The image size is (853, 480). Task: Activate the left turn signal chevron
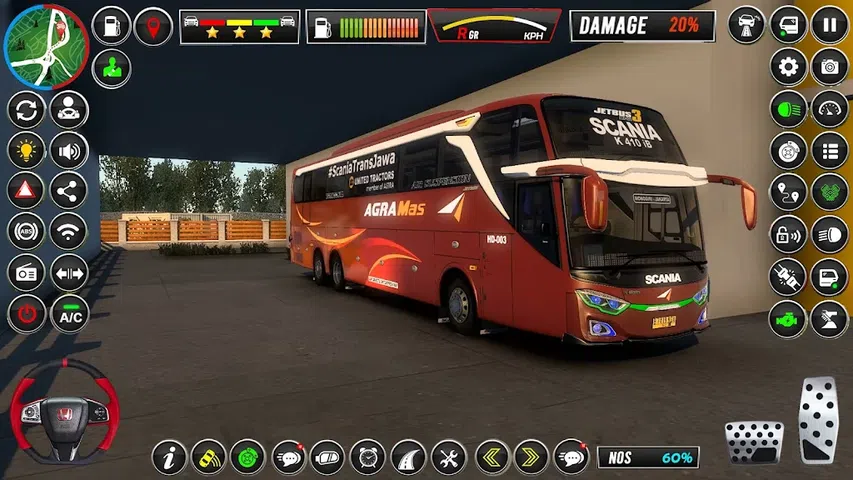click(x=492, y=457)
